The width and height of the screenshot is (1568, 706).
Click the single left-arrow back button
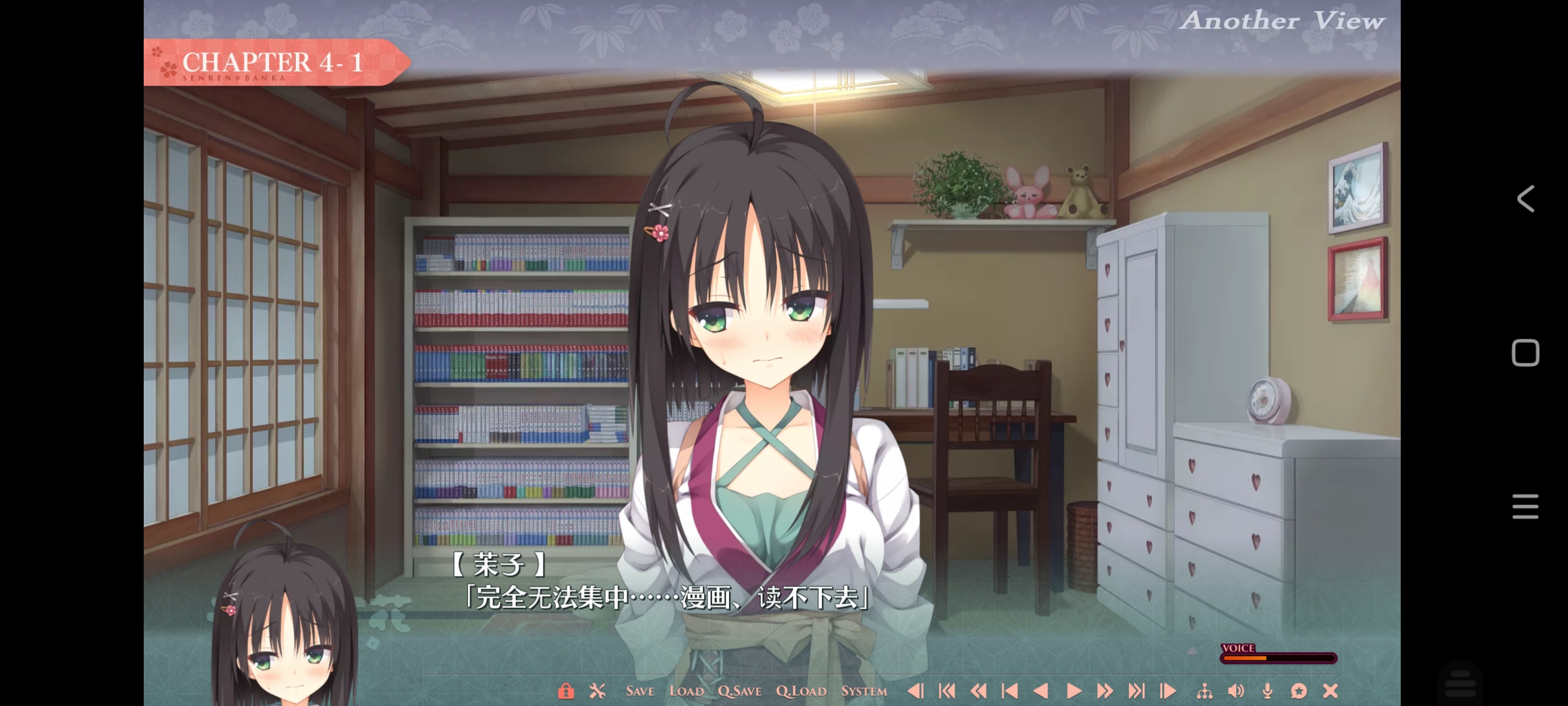(x=1041, y=691)
